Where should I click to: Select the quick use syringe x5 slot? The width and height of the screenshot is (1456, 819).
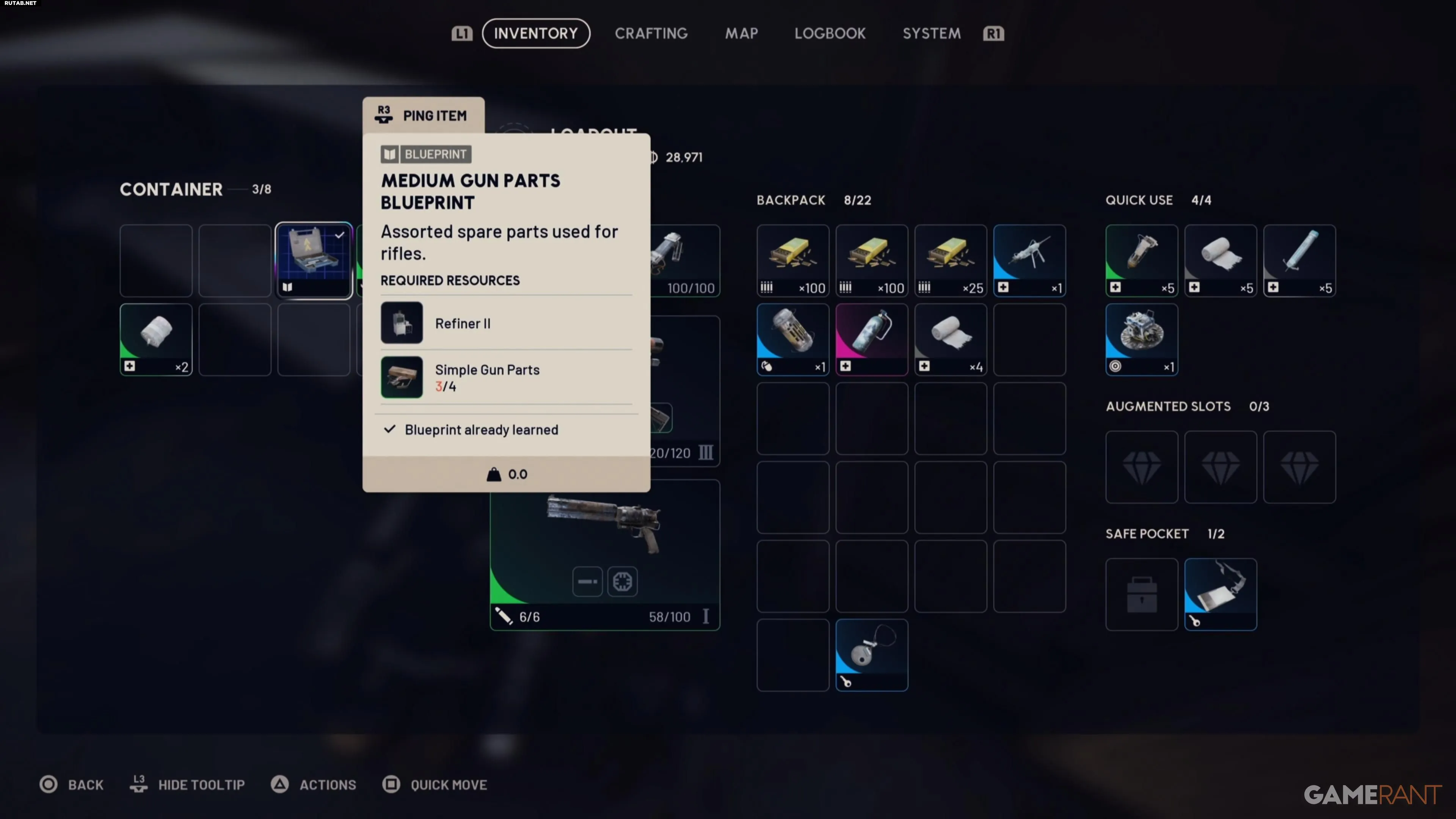[1299, 260]
